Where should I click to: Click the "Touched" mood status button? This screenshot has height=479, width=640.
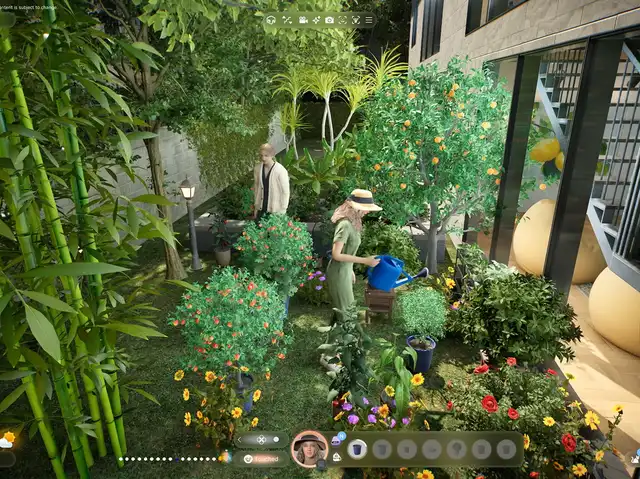(x=263, y=458)
